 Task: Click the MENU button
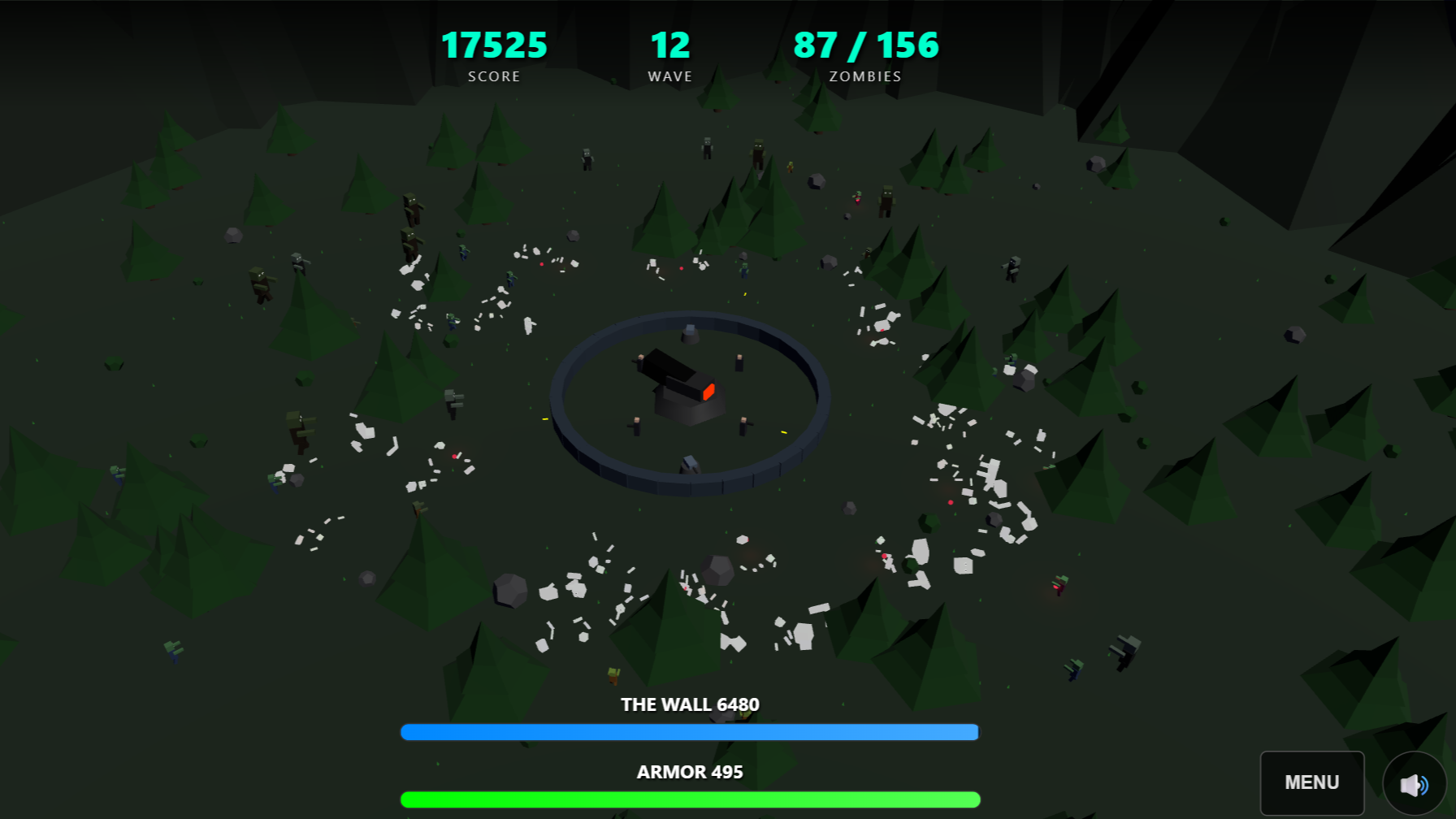(1311, 782)
